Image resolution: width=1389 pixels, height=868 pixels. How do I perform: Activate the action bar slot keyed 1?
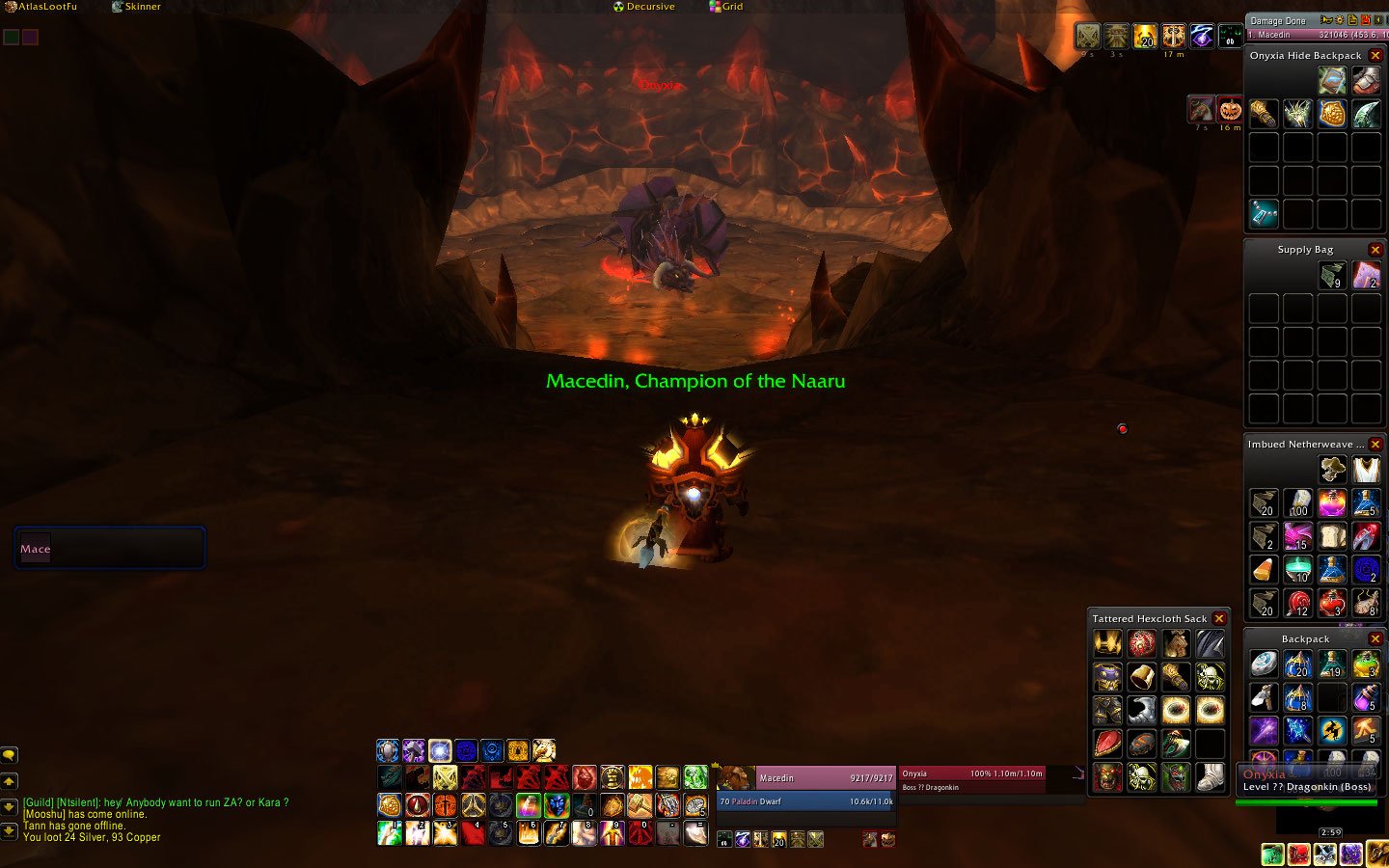390,832
